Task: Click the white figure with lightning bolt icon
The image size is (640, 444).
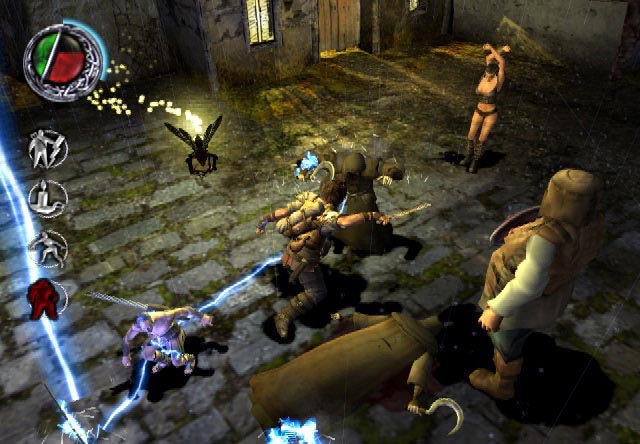Action: coord(47,148)
